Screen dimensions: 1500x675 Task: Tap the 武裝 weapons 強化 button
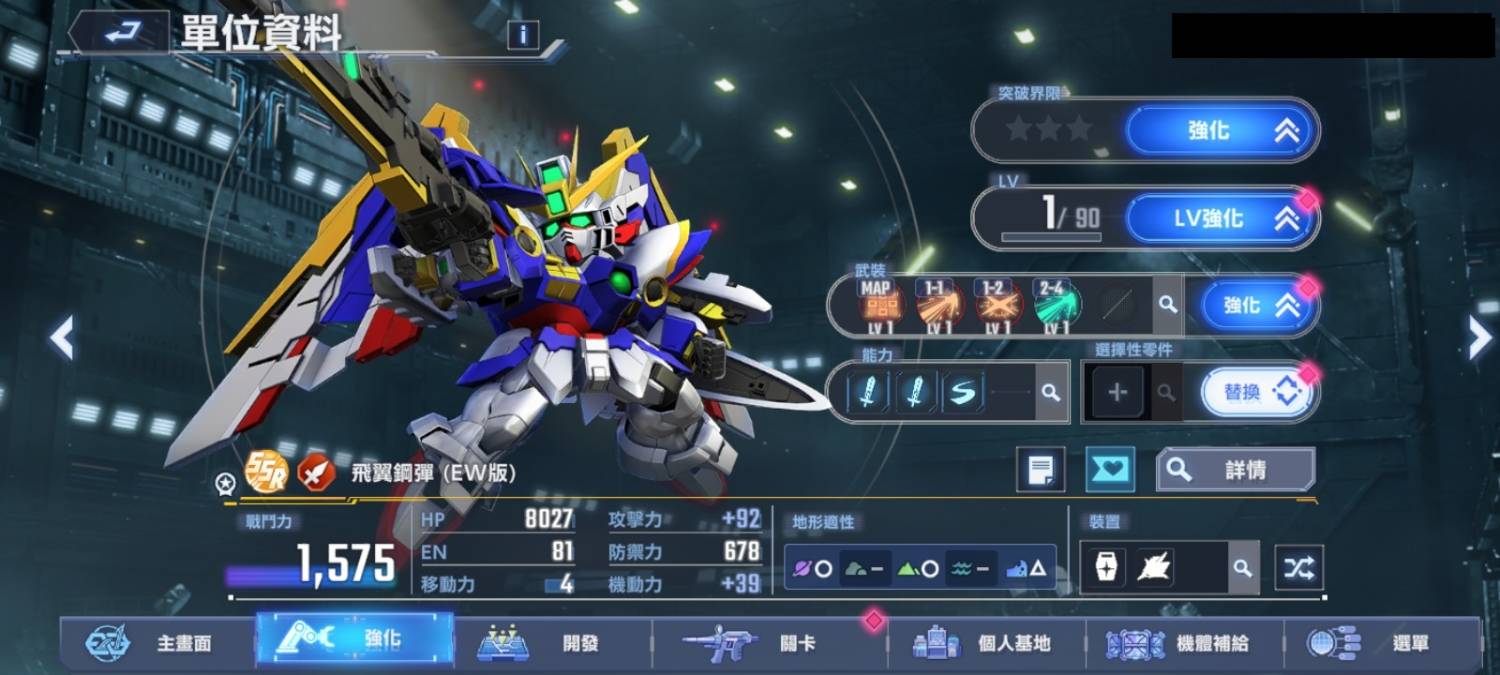pyautogui.click(x=1258, y=306)
